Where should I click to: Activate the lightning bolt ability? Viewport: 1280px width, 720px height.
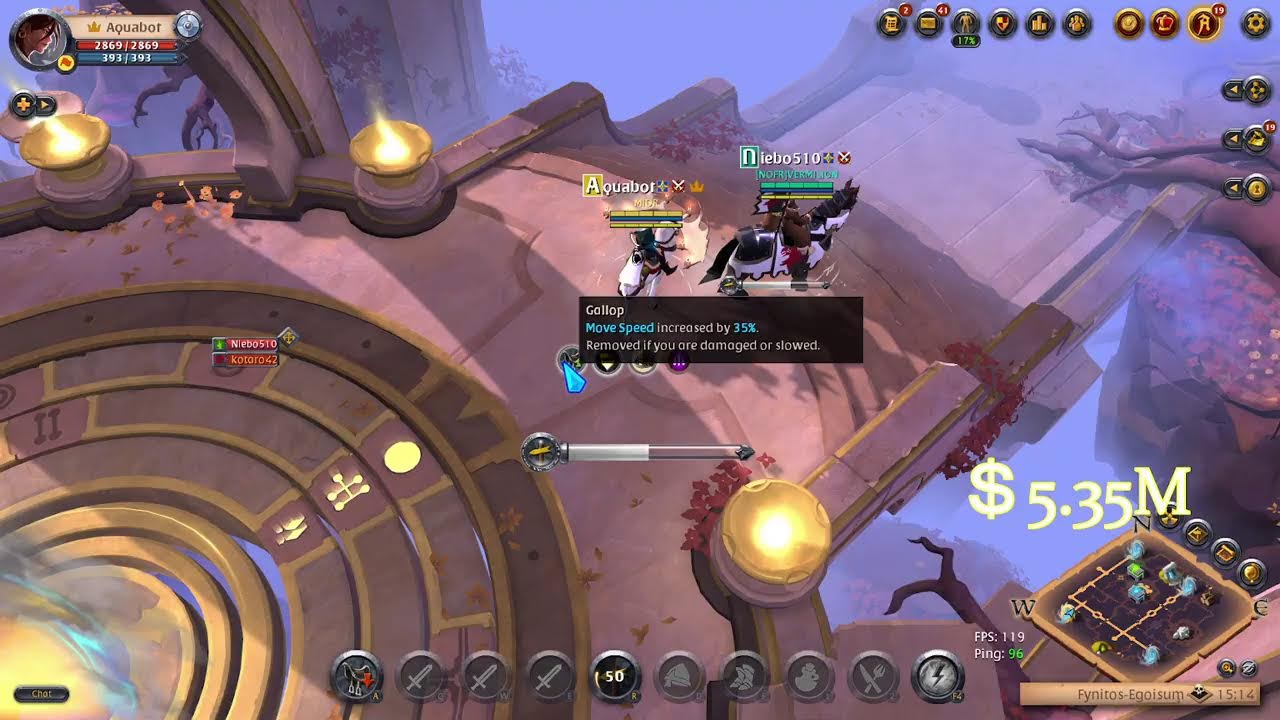coord(937,677)
